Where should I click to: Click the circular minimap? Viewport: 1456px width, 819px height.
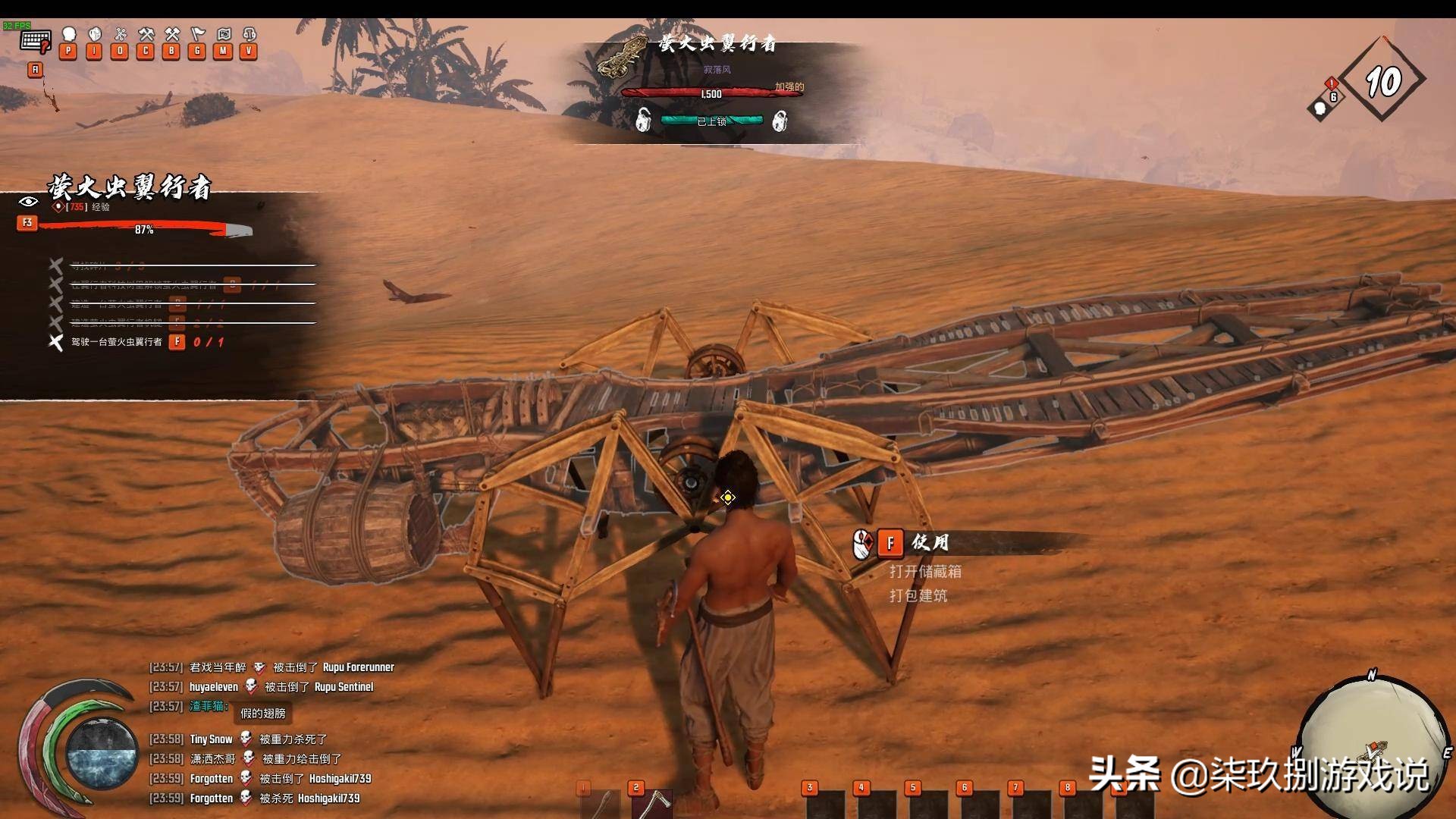click(x=1371, y=743)
